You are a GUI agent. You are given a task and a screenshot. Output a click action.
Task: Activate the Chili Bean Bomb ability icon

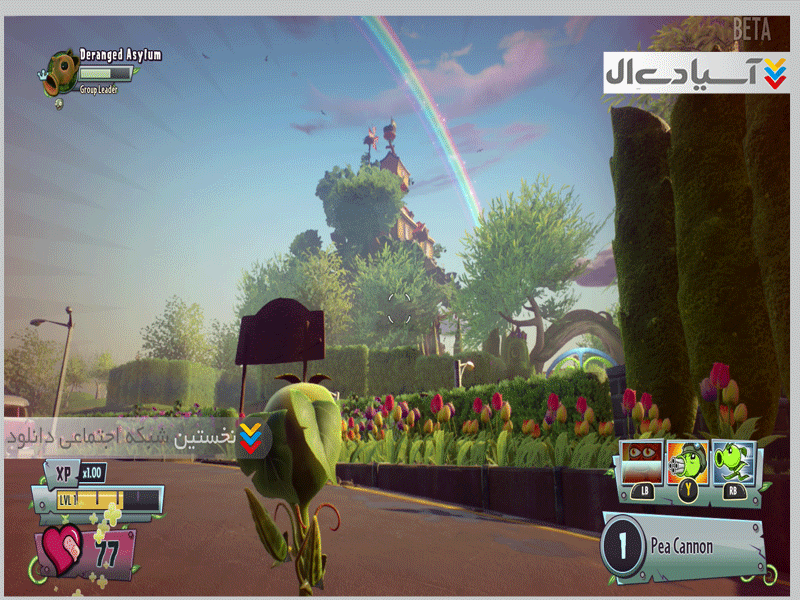click(x=643, y=463)
